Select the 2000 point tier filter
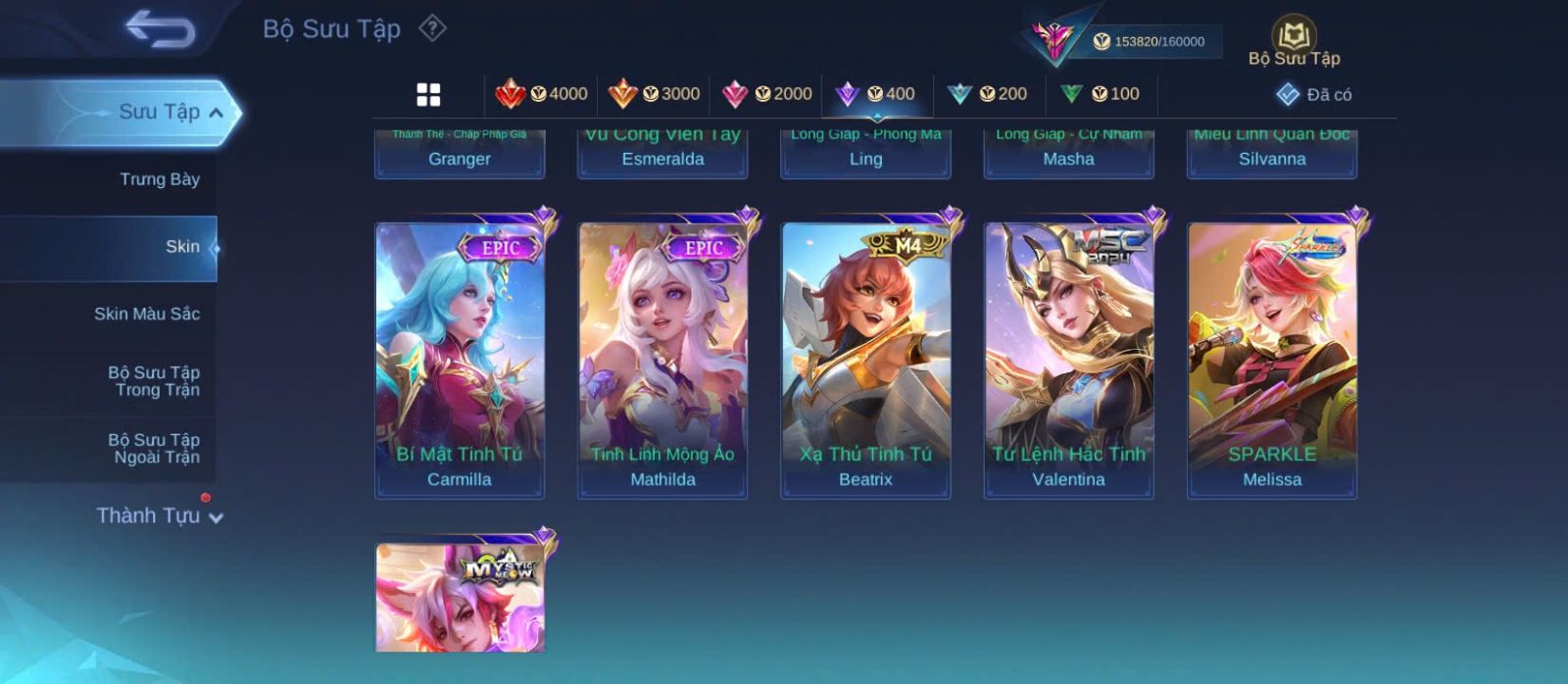 pos(766,94)
